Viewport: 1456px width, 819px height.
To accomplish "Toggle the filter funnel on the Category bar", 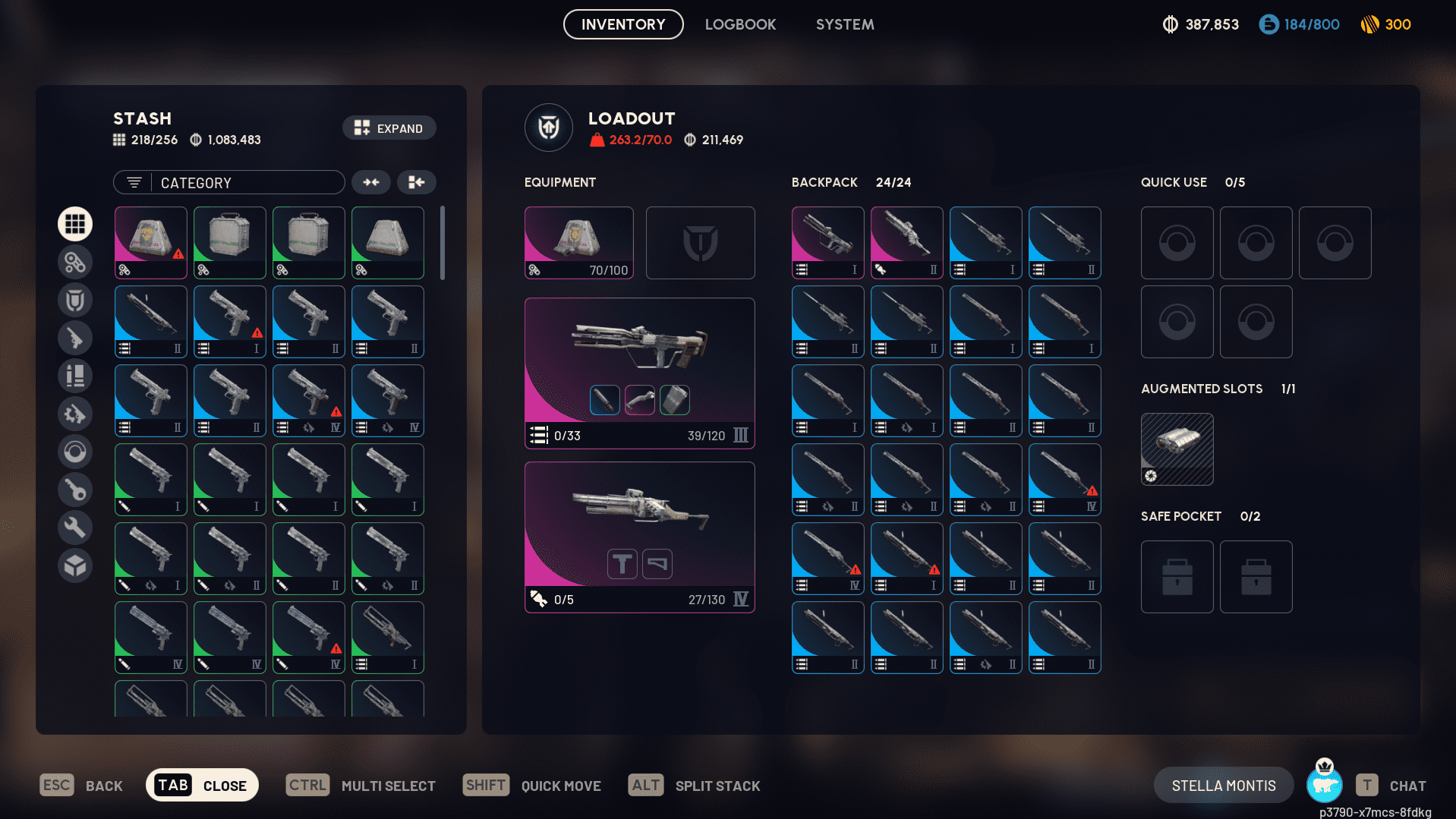I will 134,182.
